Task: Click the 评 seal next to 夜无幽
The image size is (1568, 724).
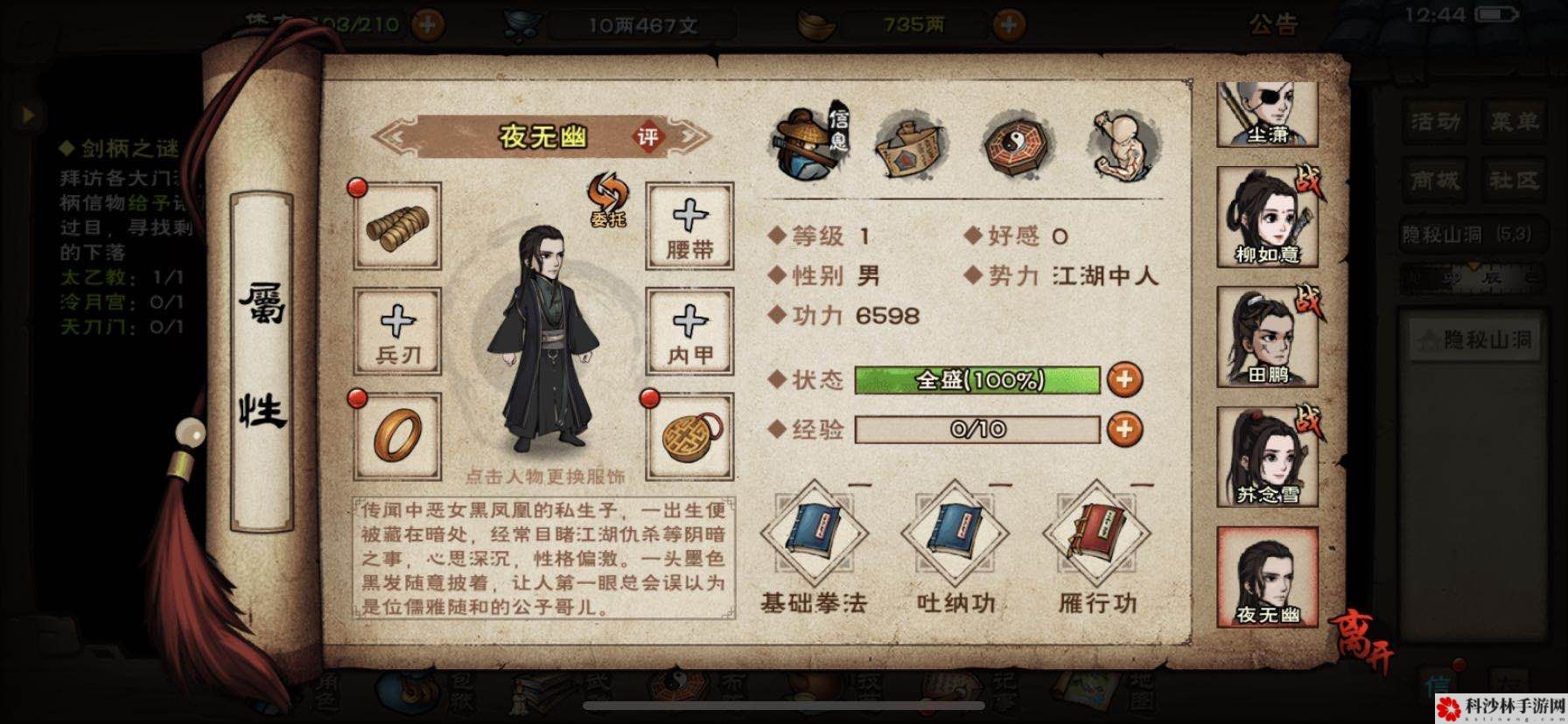Action: [x=648, y=137]
